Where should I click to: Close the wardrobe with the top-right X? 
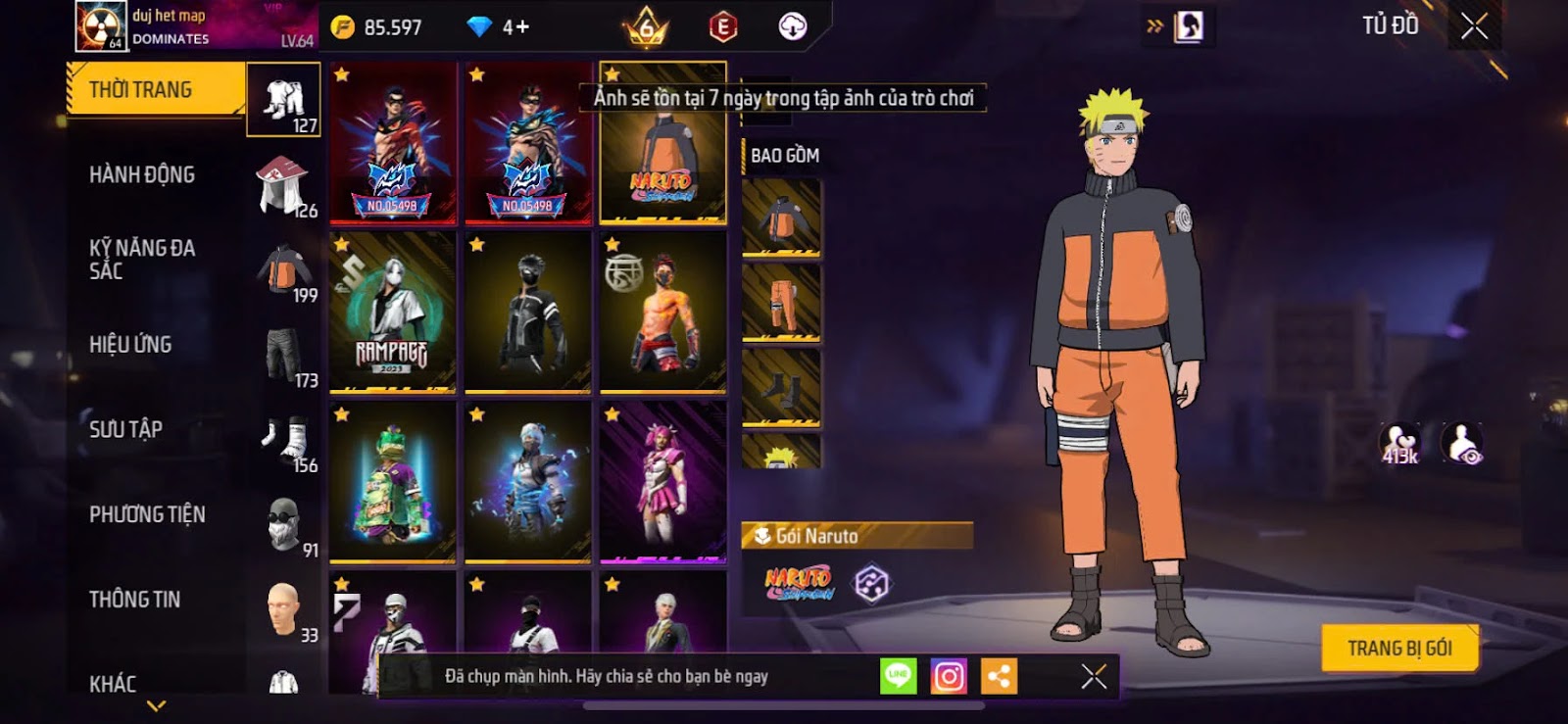click(1474, 26)
